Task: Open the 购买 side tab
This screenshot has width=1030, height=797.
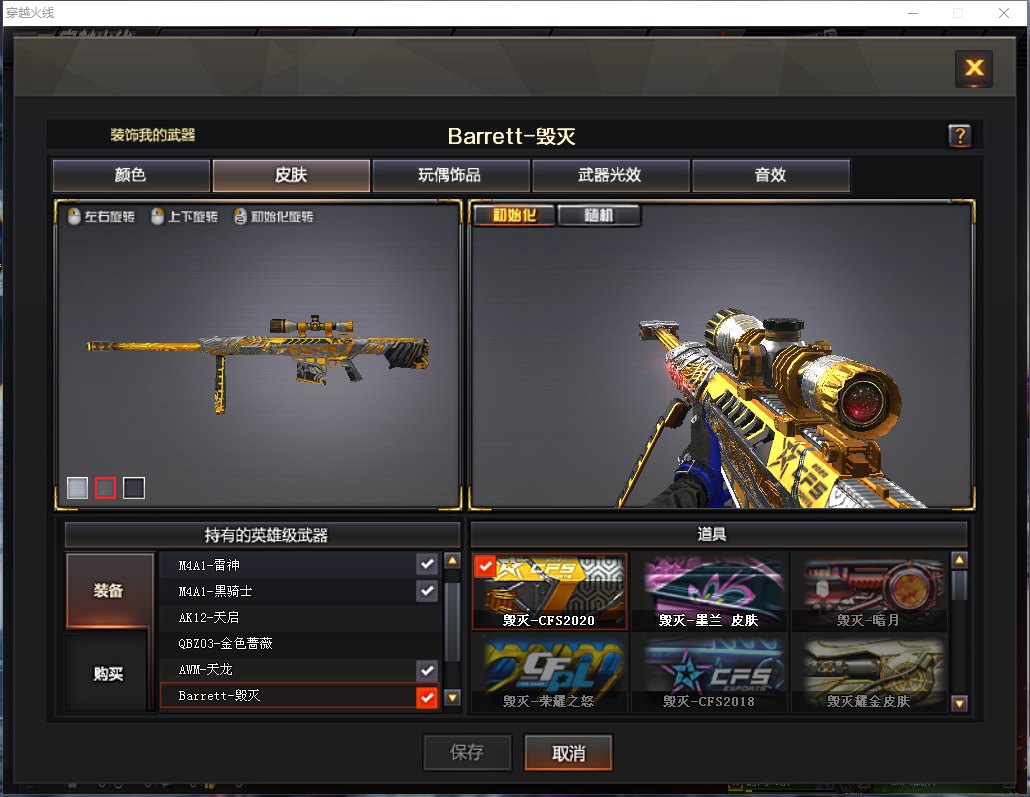Action: [109, 674]
